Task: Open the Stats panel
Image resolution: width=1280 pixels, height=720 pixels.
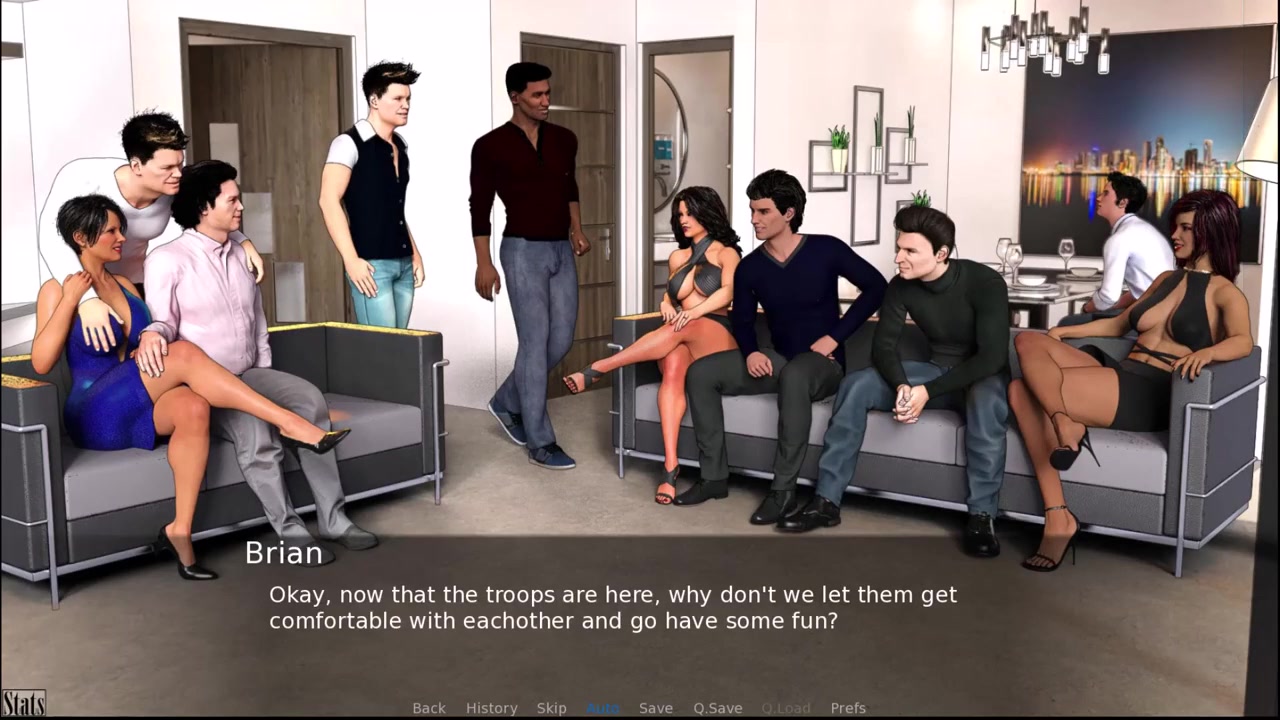Action: point(23,703)
